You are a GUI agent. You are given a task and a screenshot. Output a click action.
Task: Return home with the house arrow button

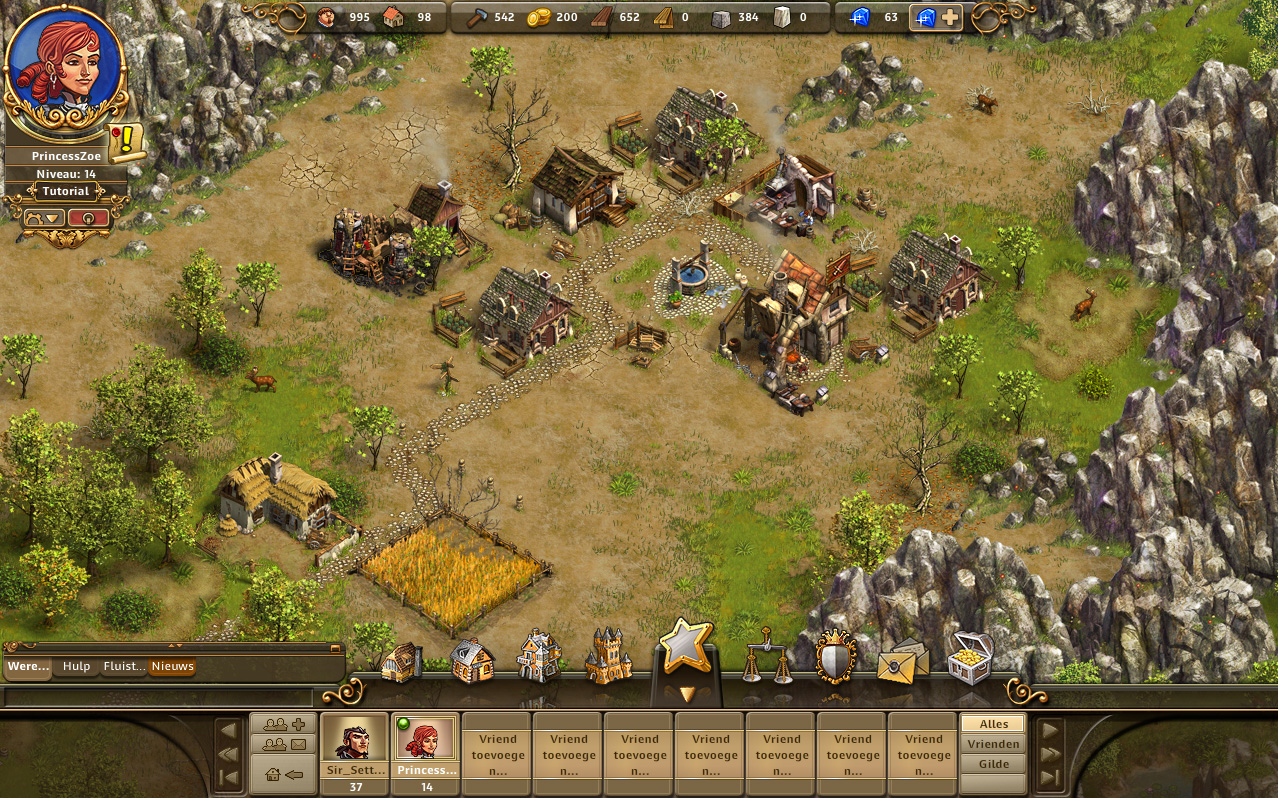(x=283, y=774)
